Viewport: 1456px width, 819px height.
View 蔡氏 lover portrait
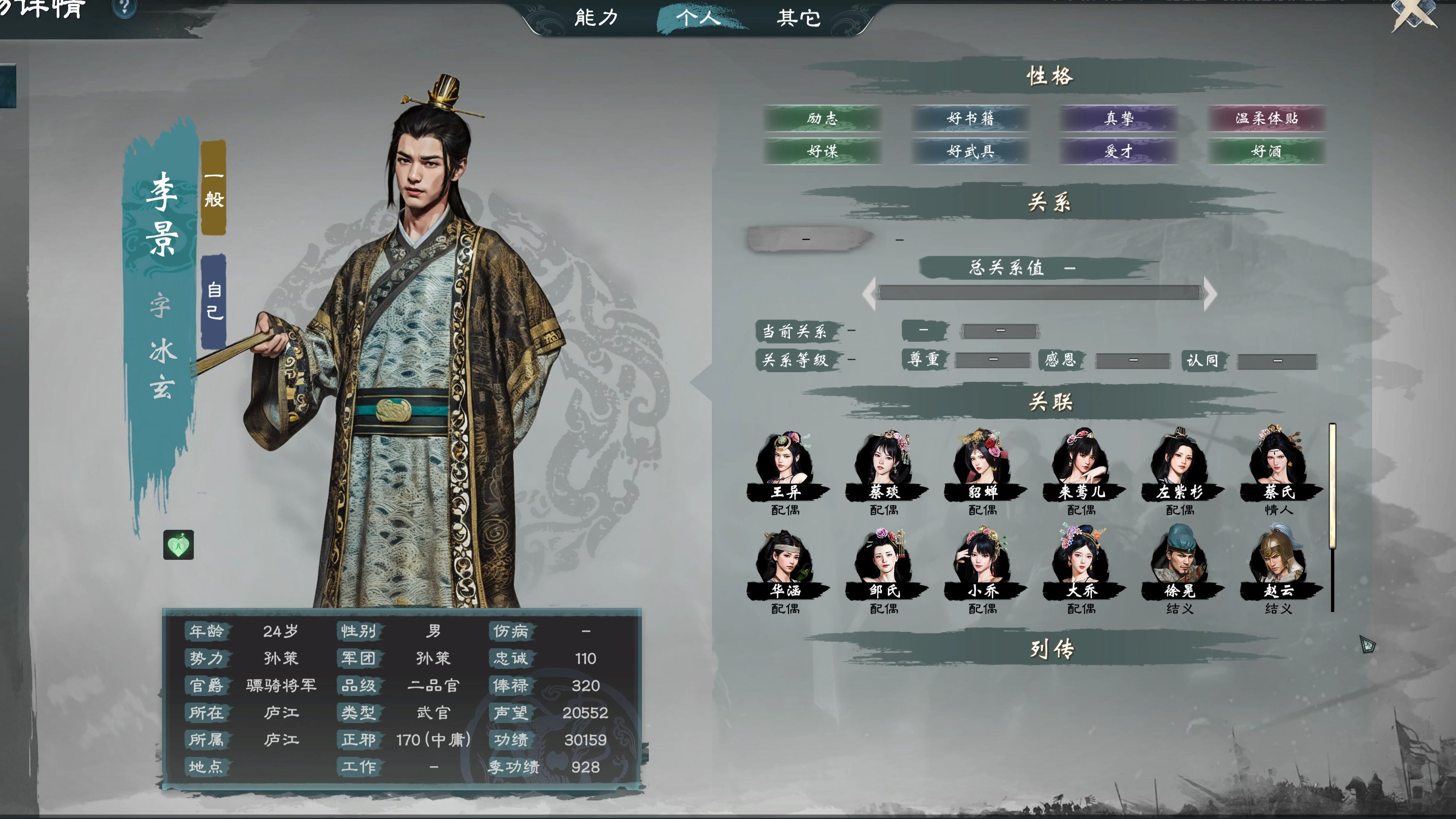pyautogui.click(x=1278, y=464)
